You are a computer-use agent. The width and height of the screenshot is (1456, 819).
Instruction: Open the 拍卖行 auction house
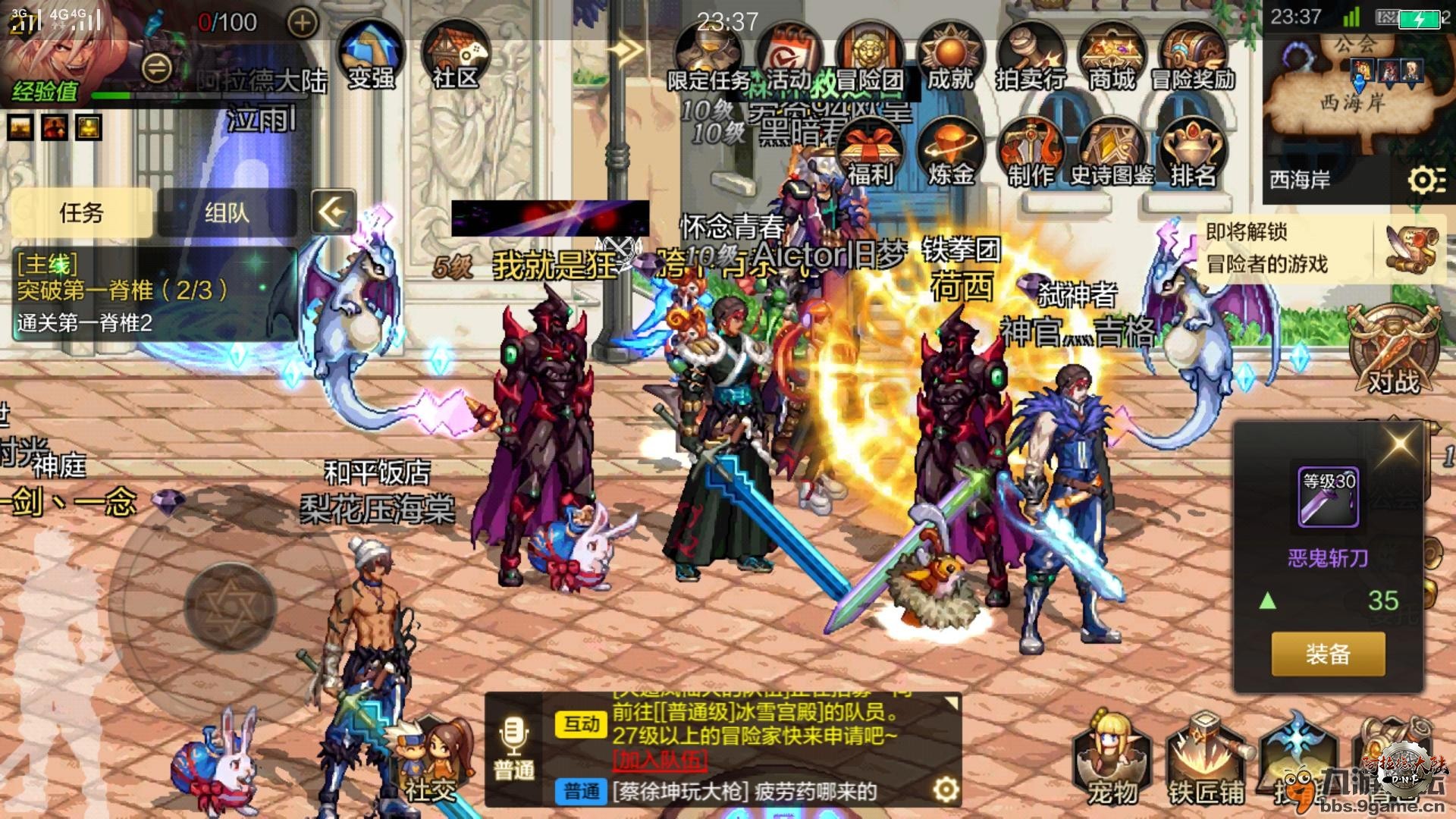1031,58
